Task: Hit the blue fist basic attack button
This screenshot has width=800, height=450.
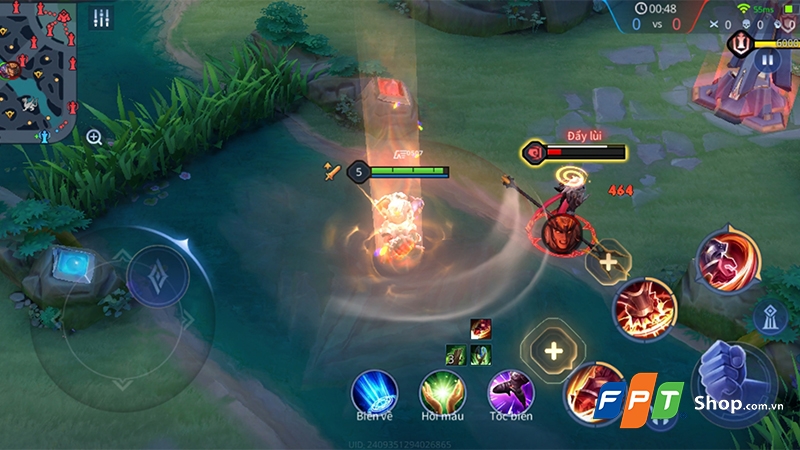Action: tap(733, 375)
